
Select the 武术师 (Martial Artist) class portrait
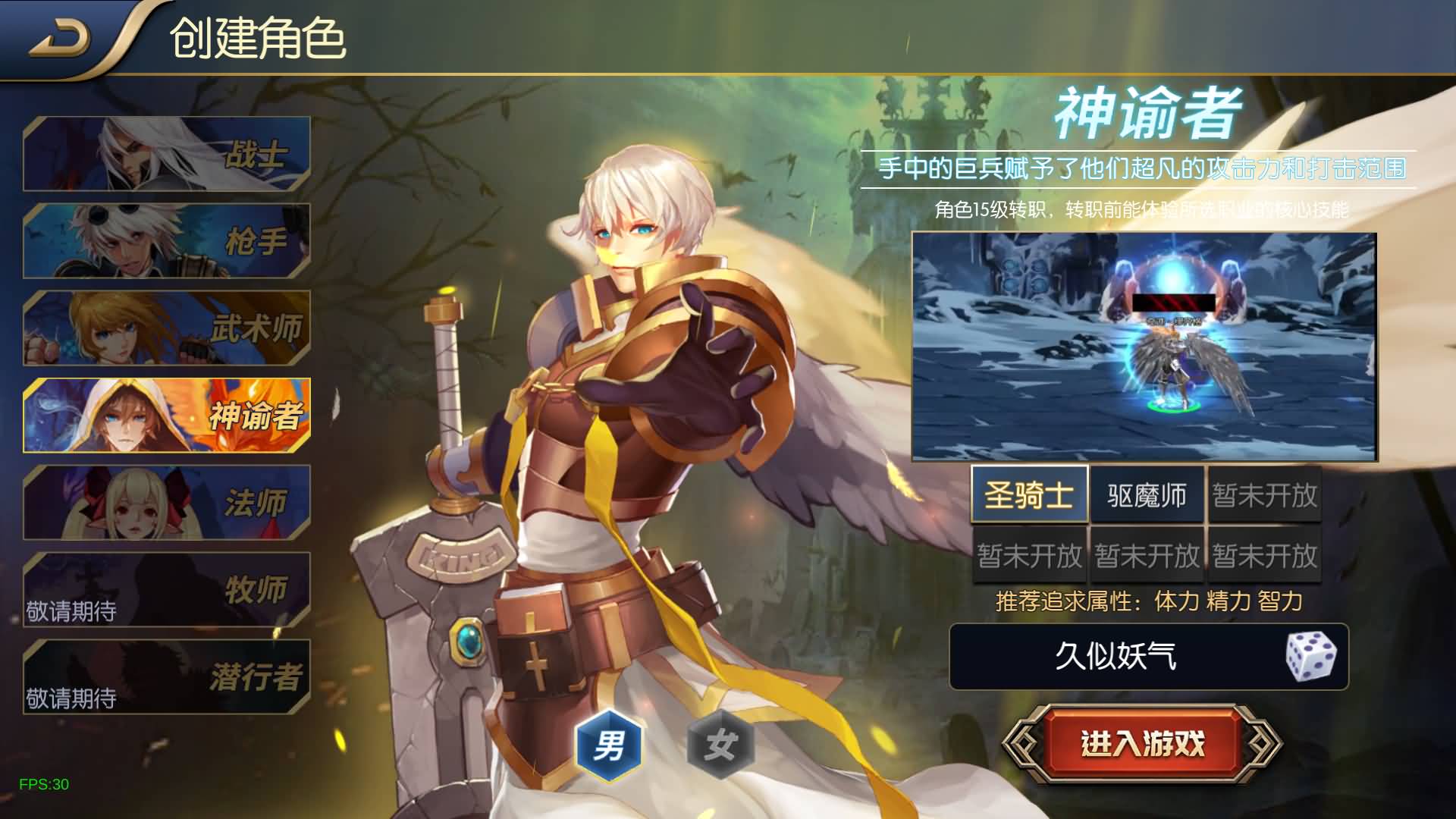(167, 328)
